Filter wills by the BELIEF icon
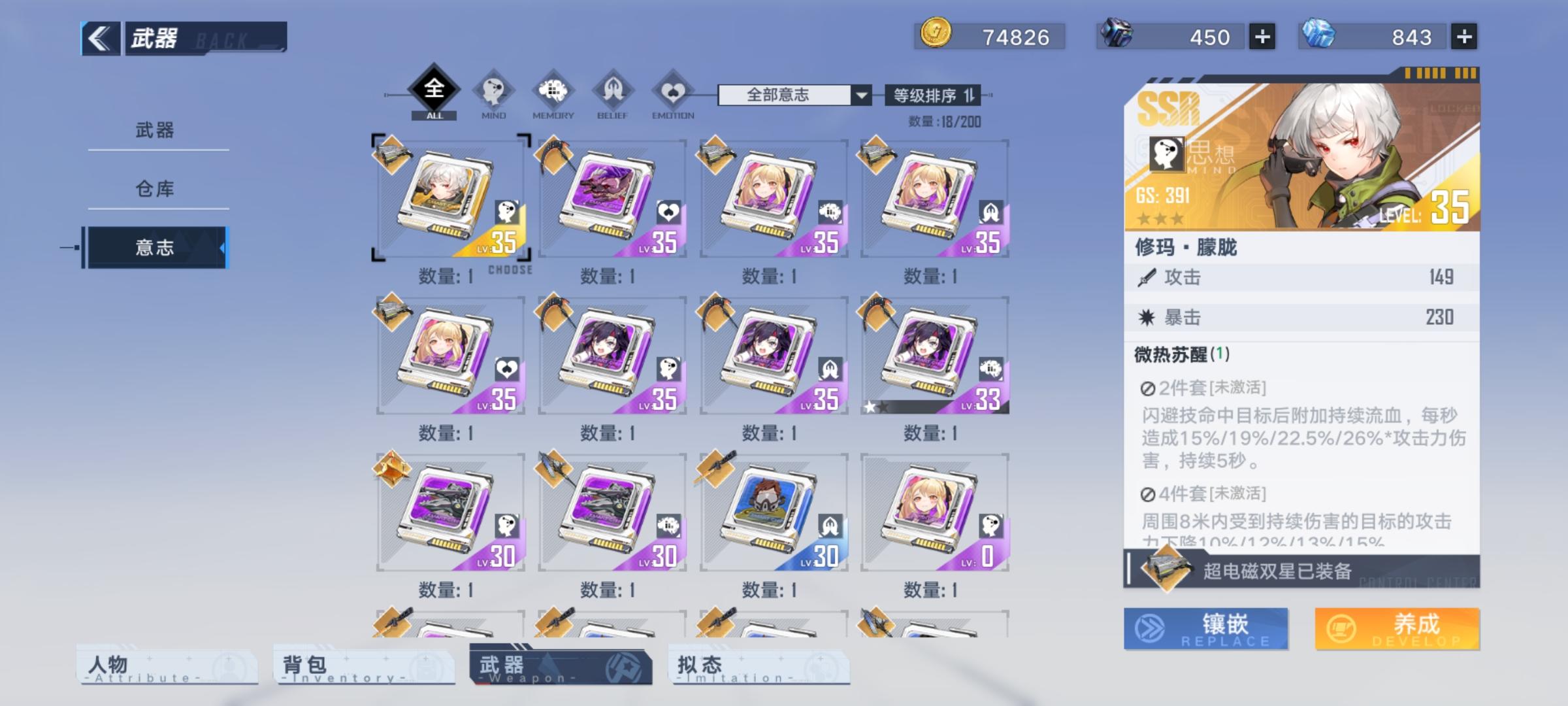 tap(611, 93)
